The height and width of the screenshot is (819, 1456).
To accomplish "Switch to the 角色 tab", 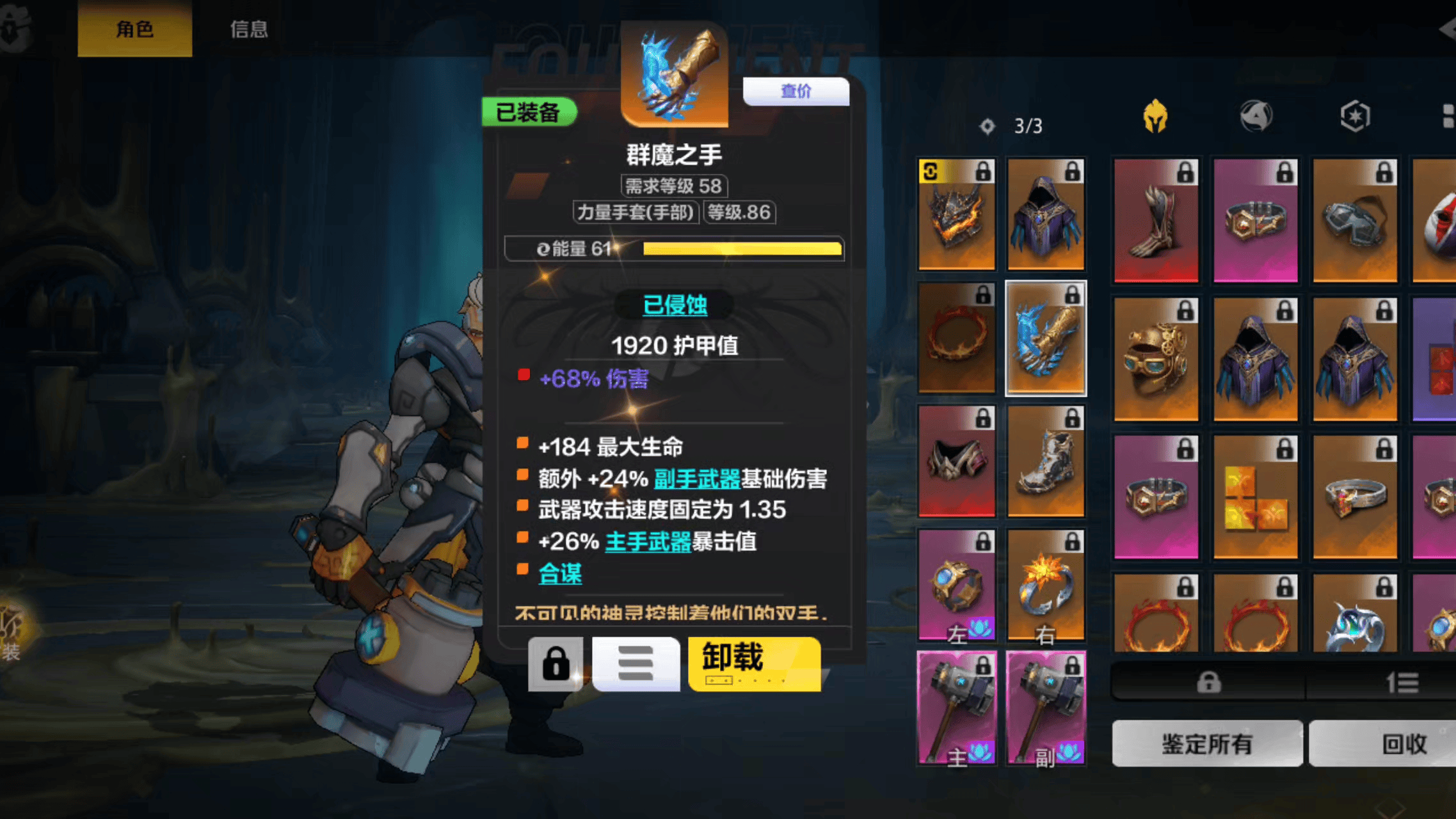I will [134, 29].
